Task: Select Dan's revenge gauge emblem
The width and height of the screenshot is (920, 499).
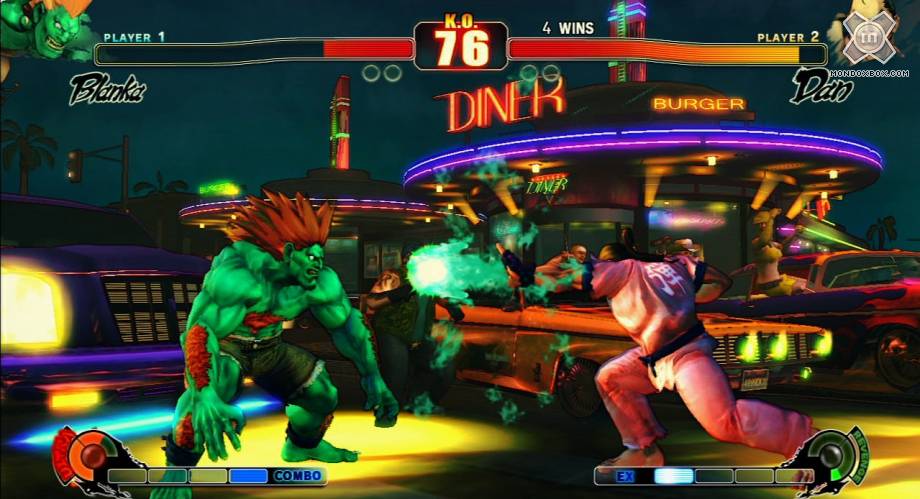Action: point(834,456)
